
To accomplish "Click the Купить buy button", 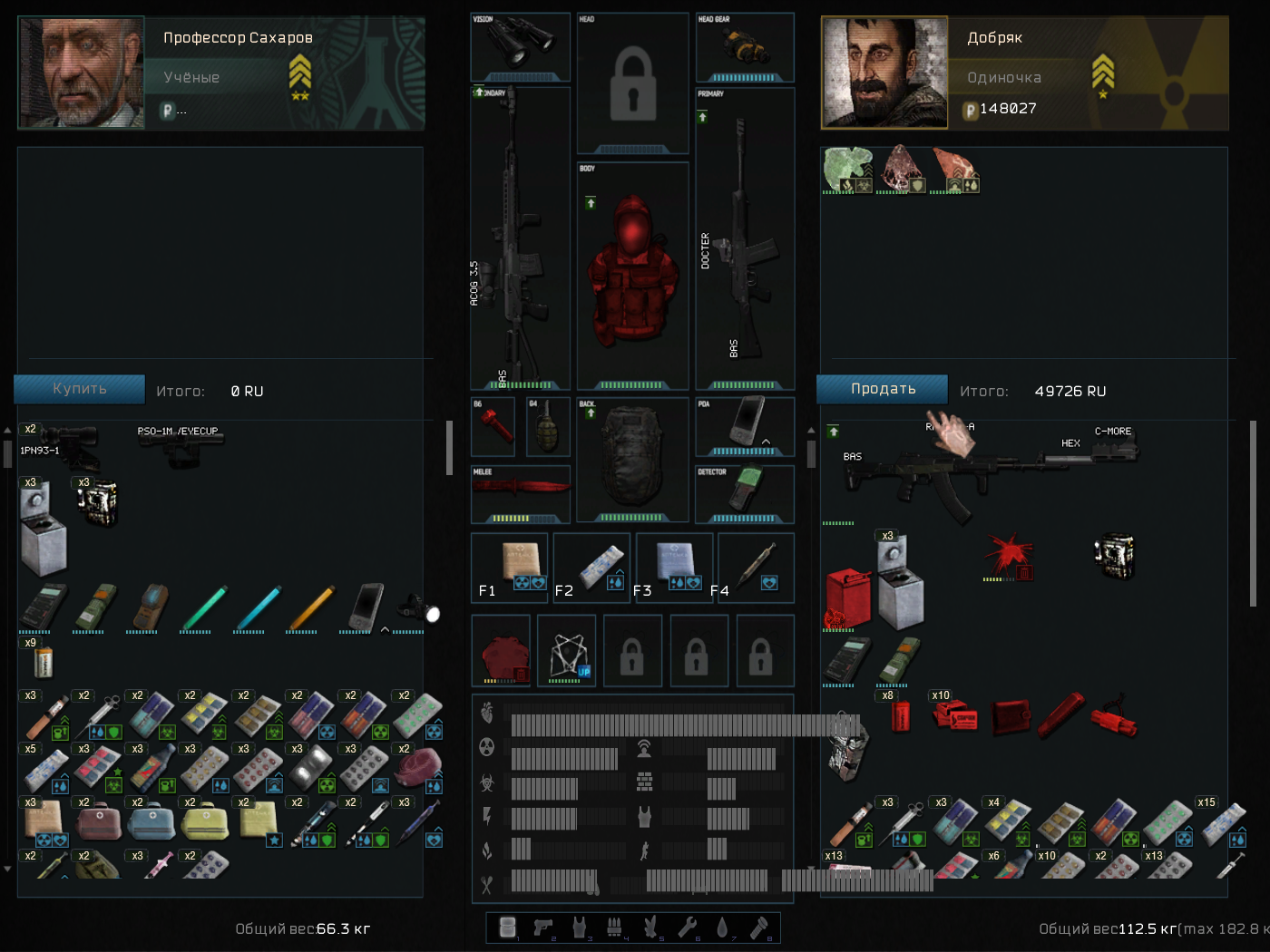I will (80, 389).
